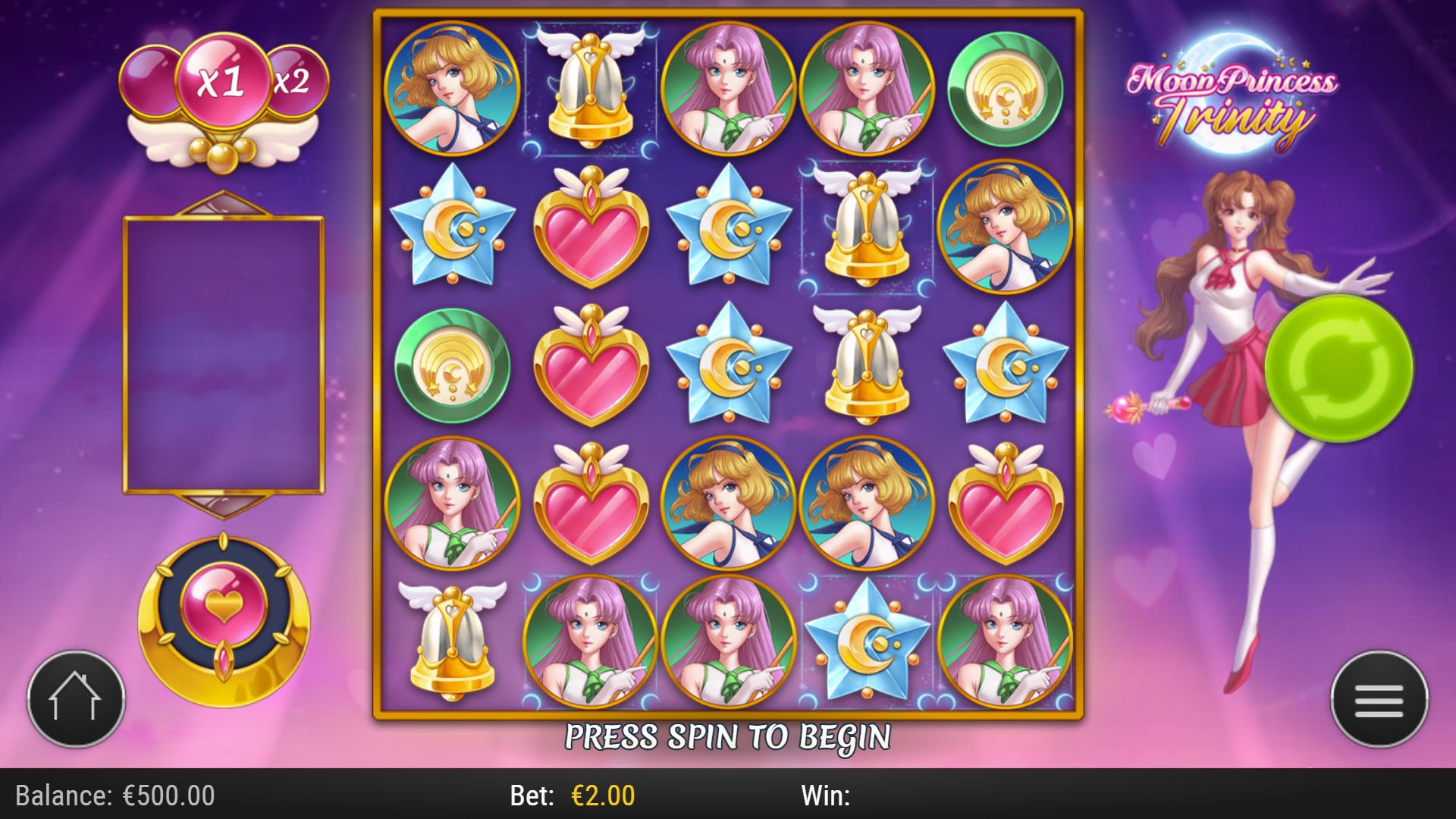Open the hamburger game menu
The height and width of the screenshot is (819, 1456).
[1379, 699]
